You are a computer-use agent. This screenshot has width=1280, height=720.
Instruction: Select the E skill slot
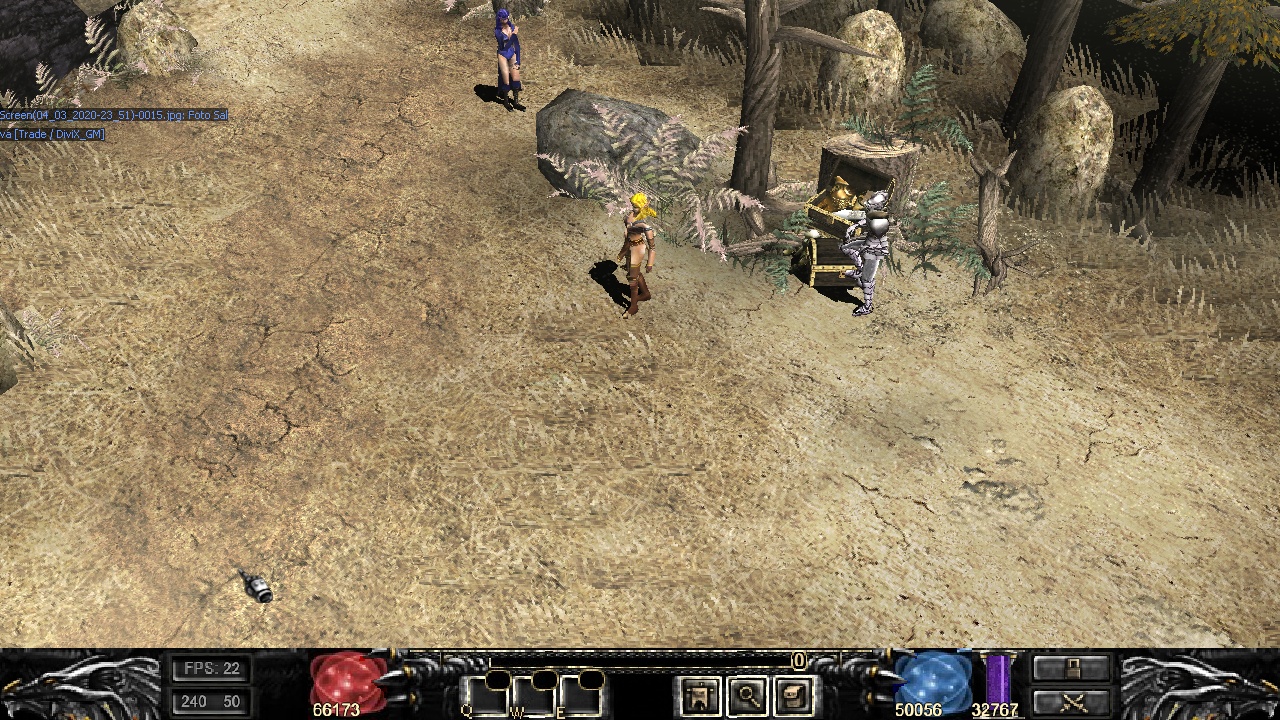tap(581, 696)
